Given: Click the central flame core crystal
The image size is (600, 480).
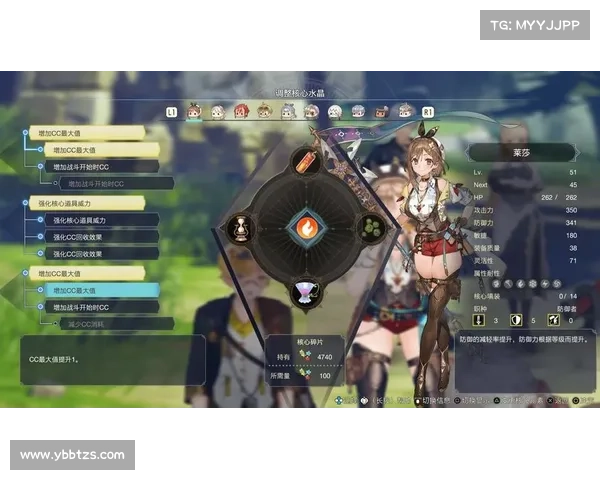Looking at the screenshot, I should [305, 226].
